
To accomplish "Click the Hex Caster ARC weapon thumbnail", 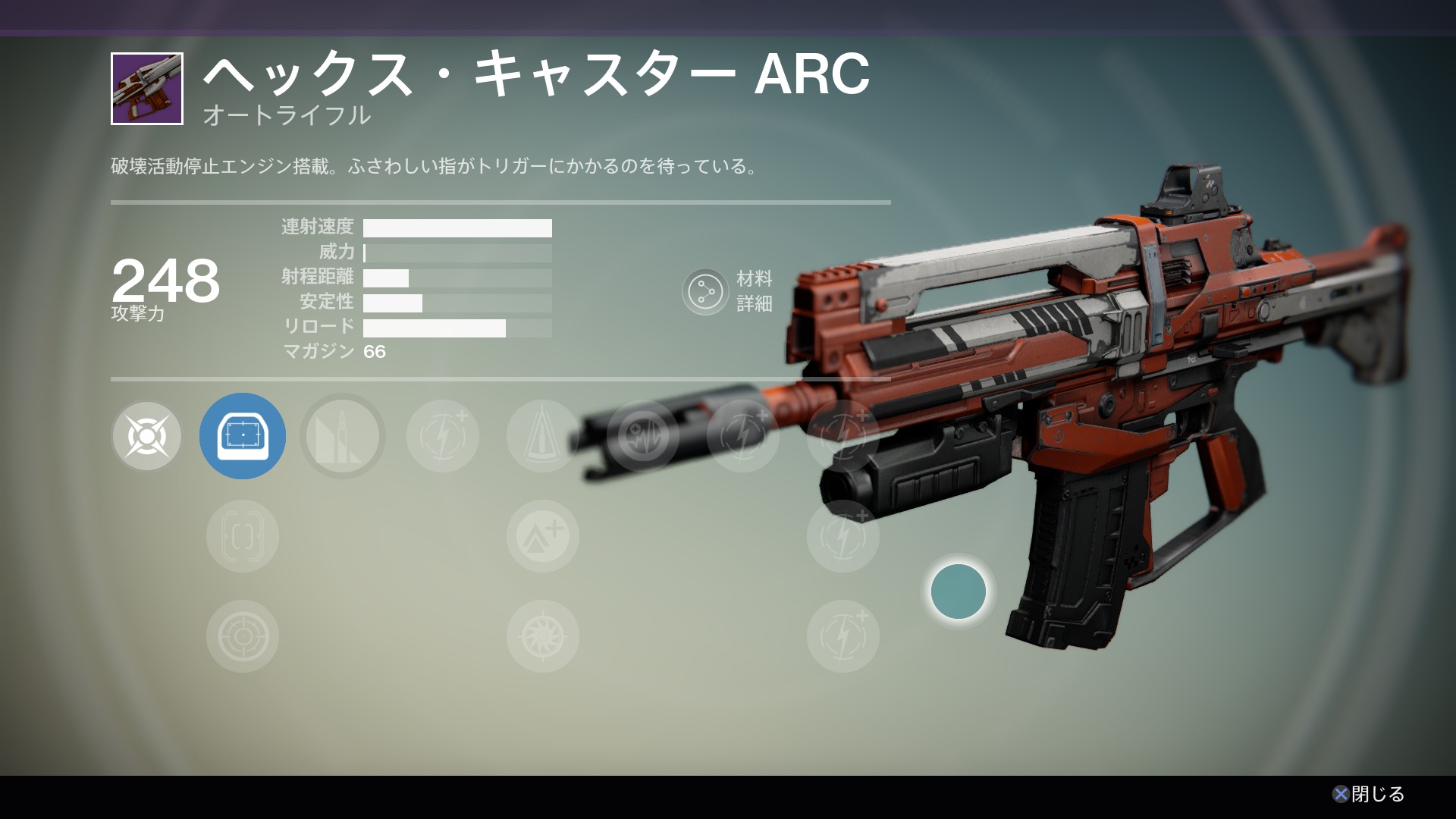I will tap(147, 89).
